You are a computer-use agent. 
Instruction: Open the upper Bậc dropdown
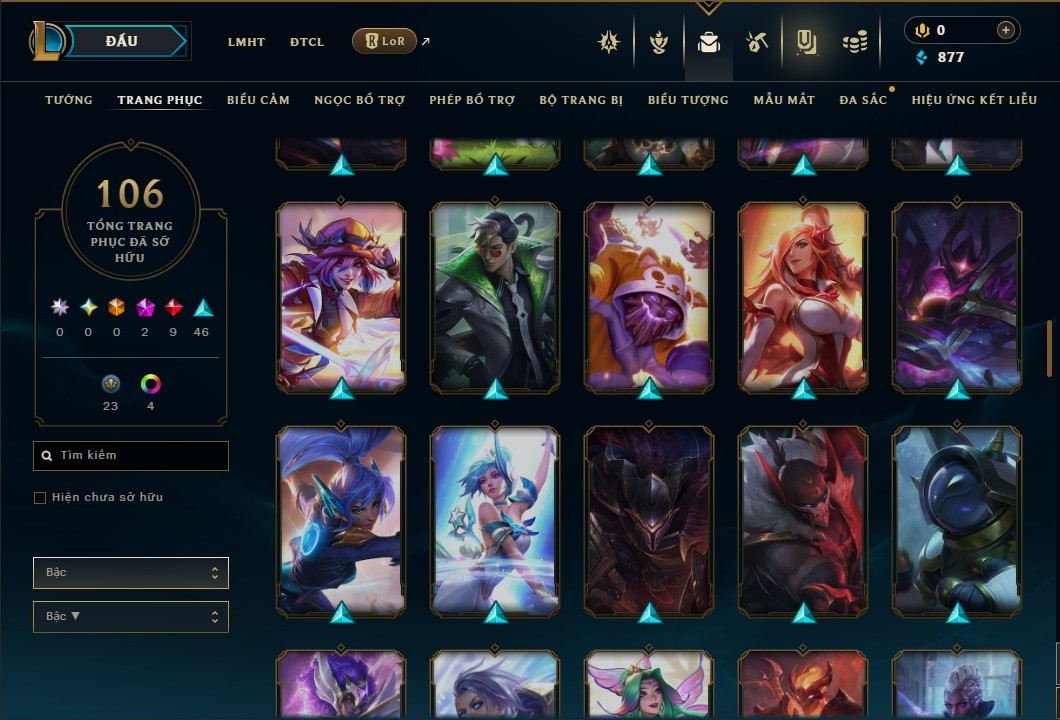(x=131, y=573)
